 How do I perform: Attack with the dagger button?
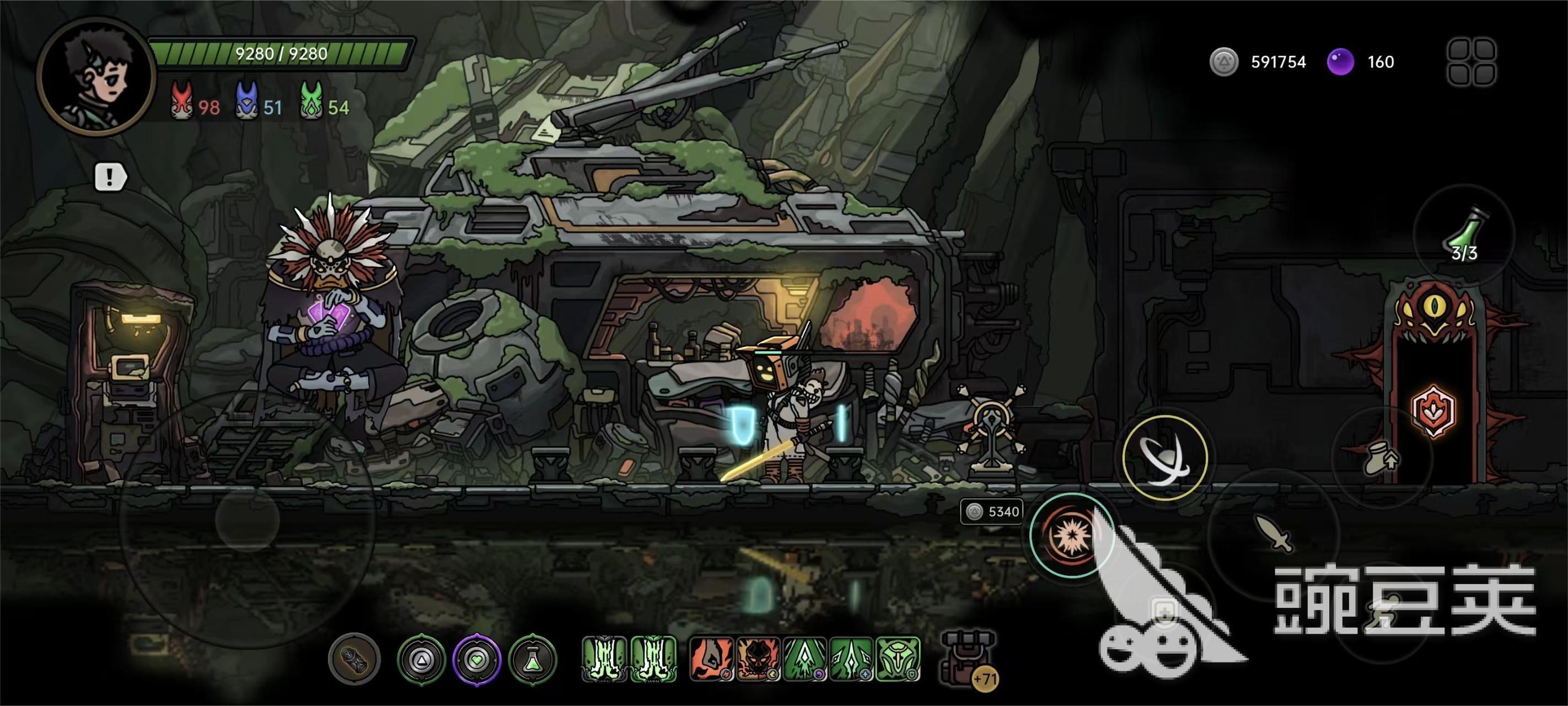pyautogui.click(x=1274, y=533)
